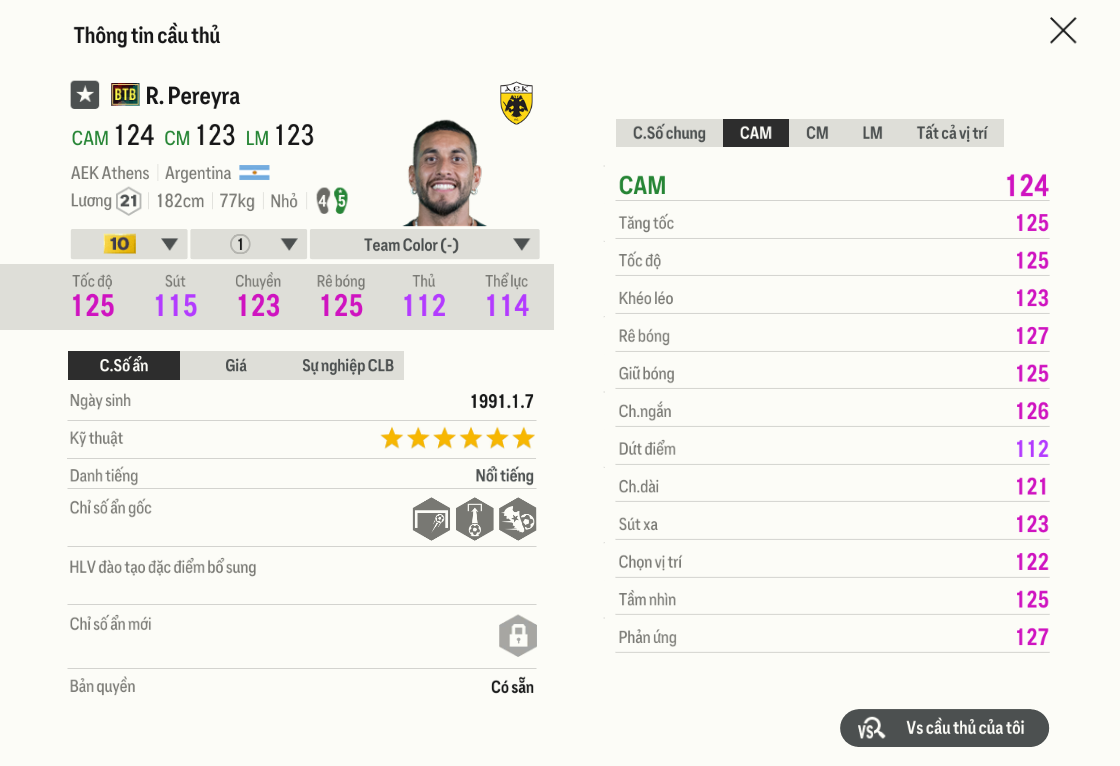Close the player info window

pos(1063,31)
